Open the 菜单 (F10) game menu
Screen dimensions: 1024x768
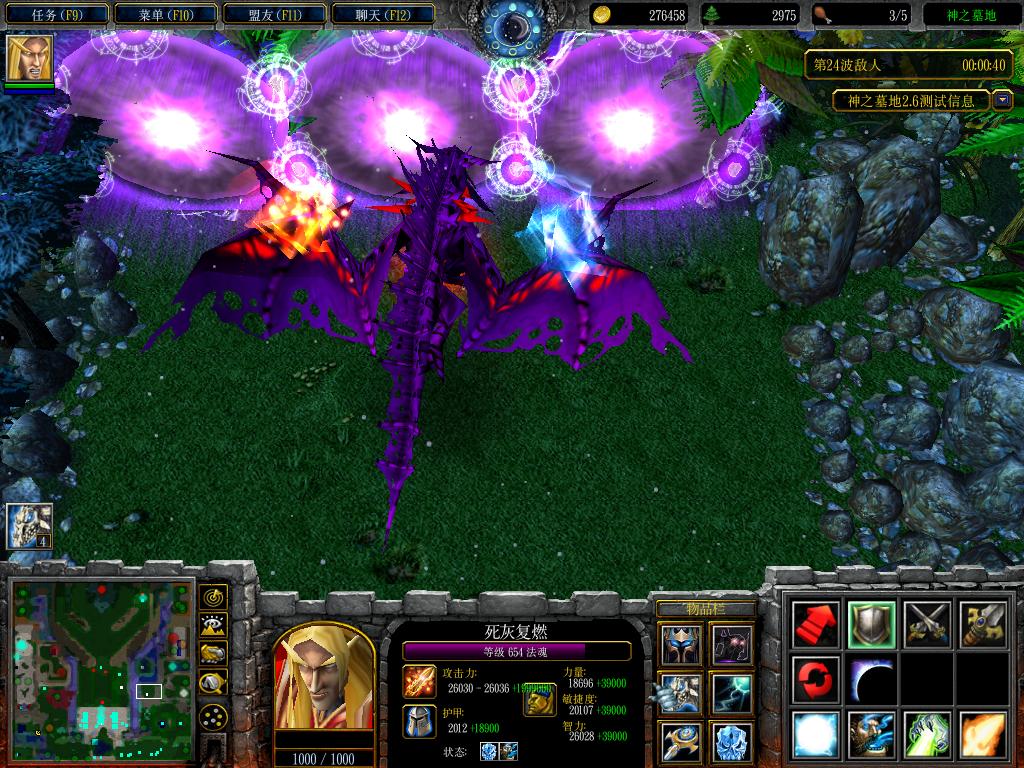coord(164,15)
